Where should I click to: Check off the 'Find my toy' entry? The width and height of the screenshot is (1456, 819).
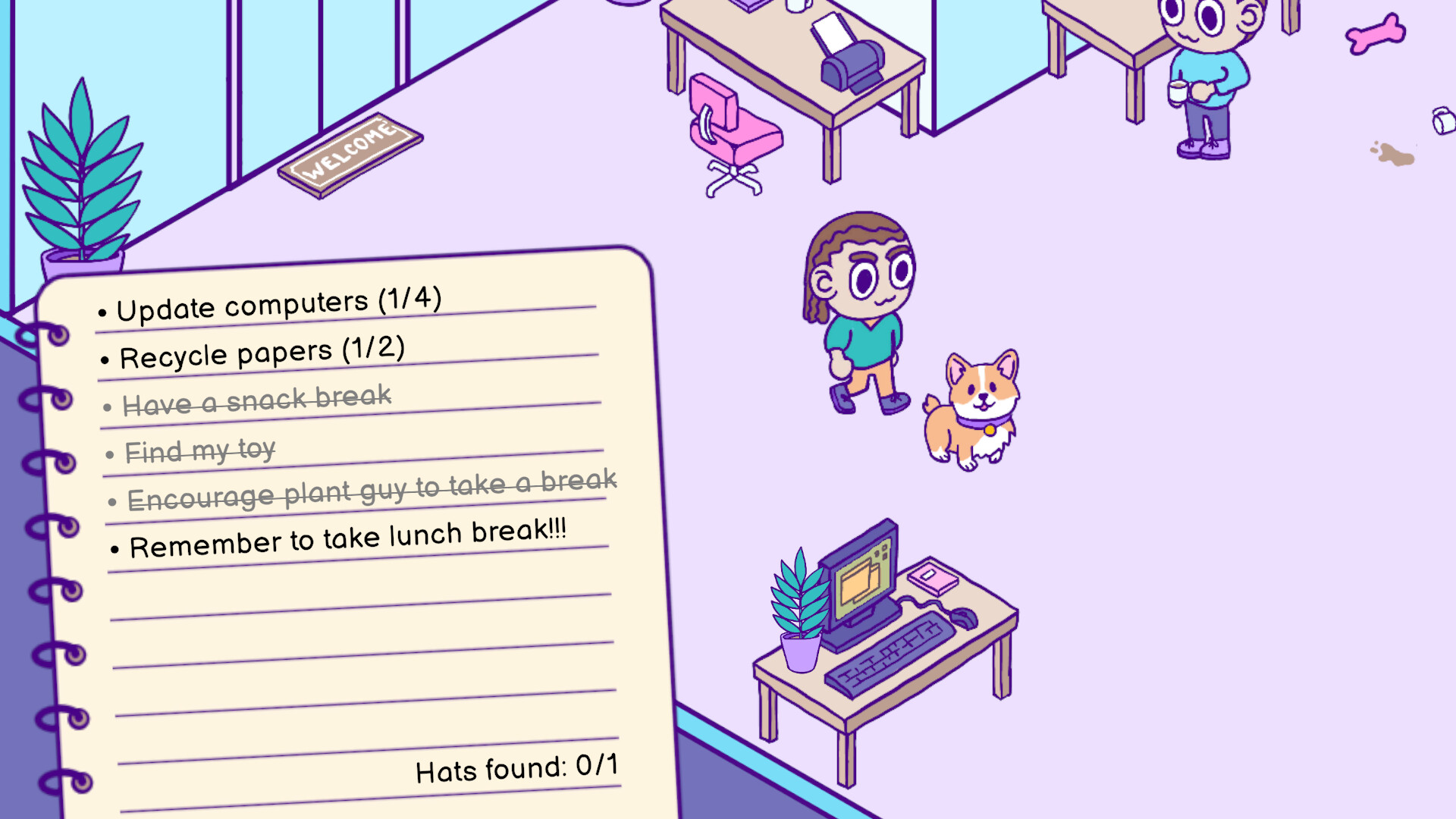[201, 450]
